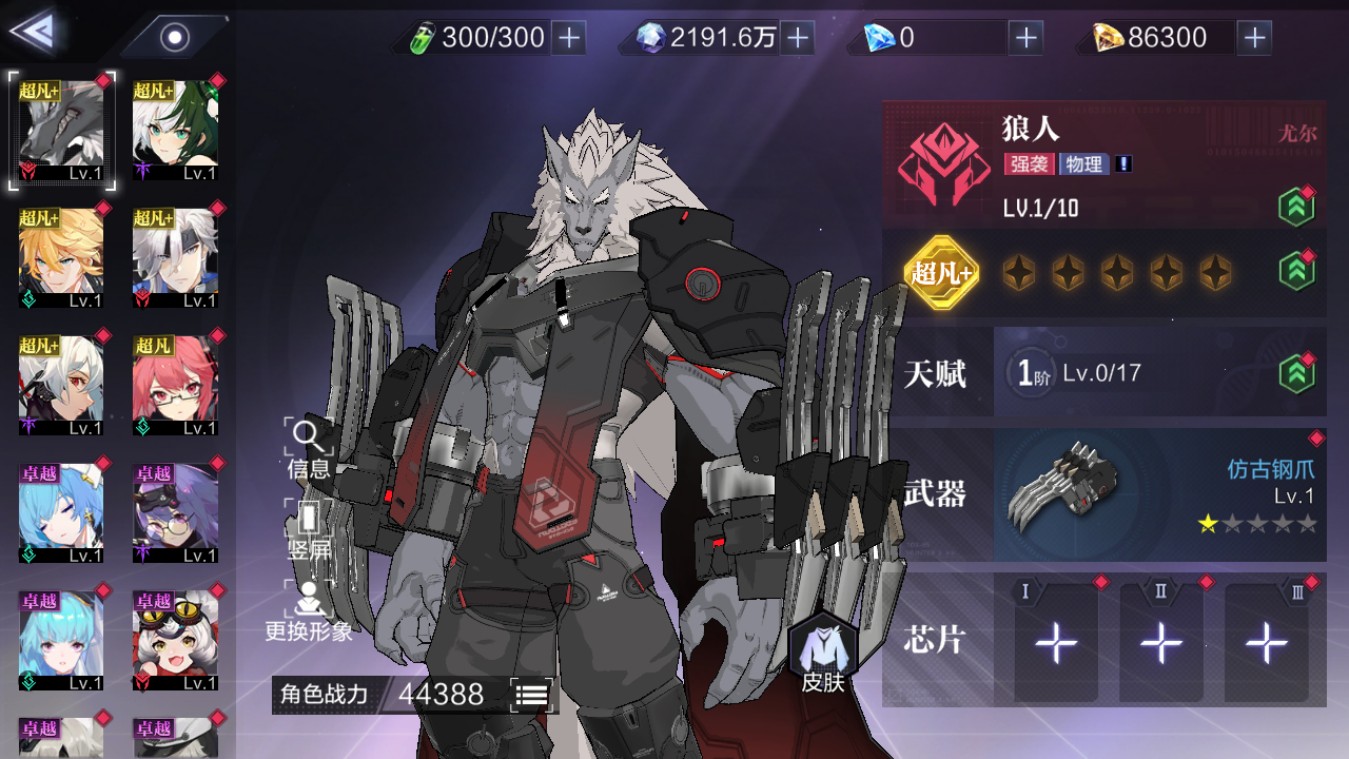Viewport: 1349px width, 759px height.
Task: Open the 皮肤 skin menu
Action: 823,656
